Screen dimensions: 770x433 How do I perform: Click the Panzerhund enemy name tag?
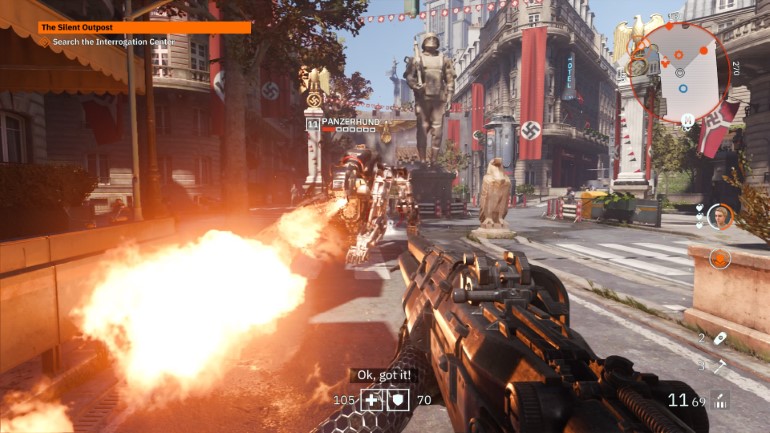click(349, 122)
